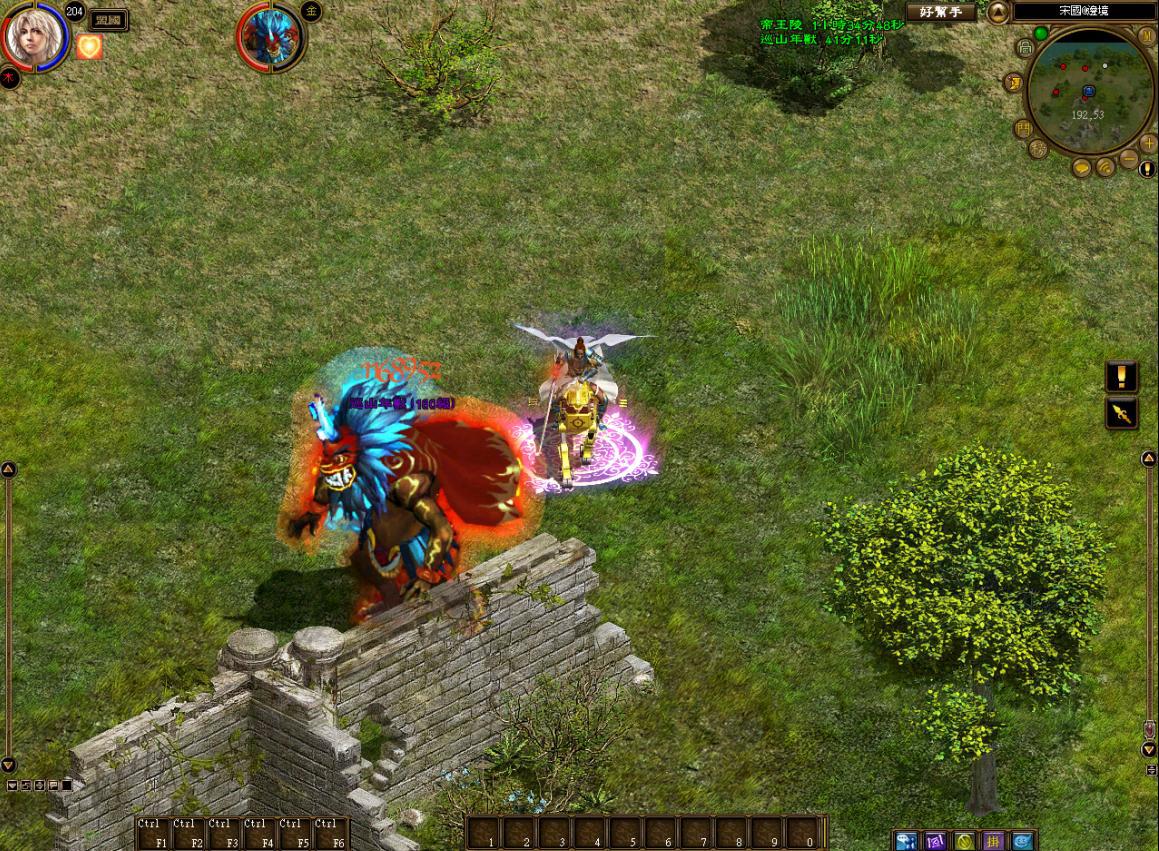Open the blue smiley emote icon

(1022, 840)
